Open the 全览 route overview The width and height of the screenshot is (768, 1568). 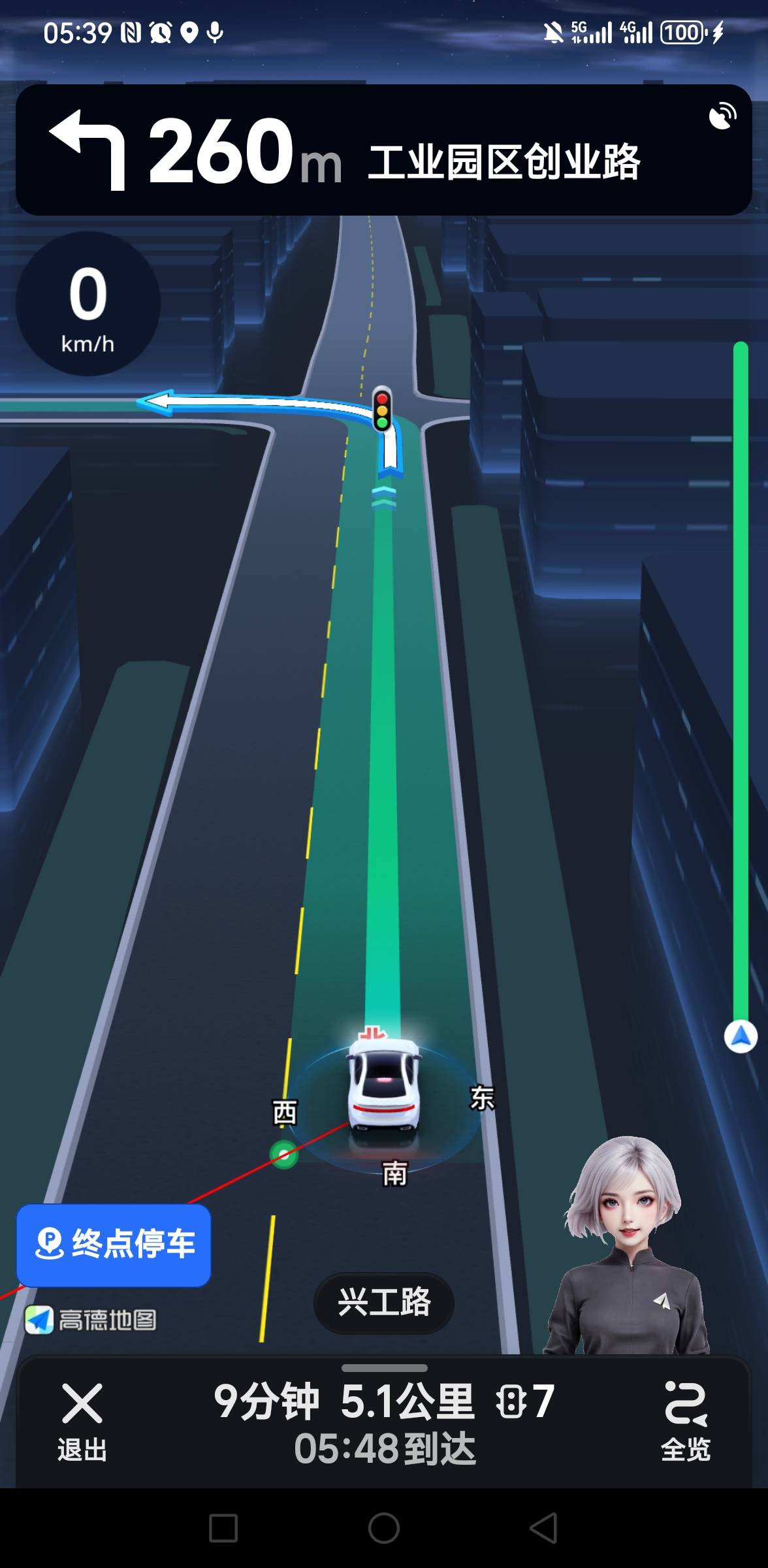tap(685, 1418)
